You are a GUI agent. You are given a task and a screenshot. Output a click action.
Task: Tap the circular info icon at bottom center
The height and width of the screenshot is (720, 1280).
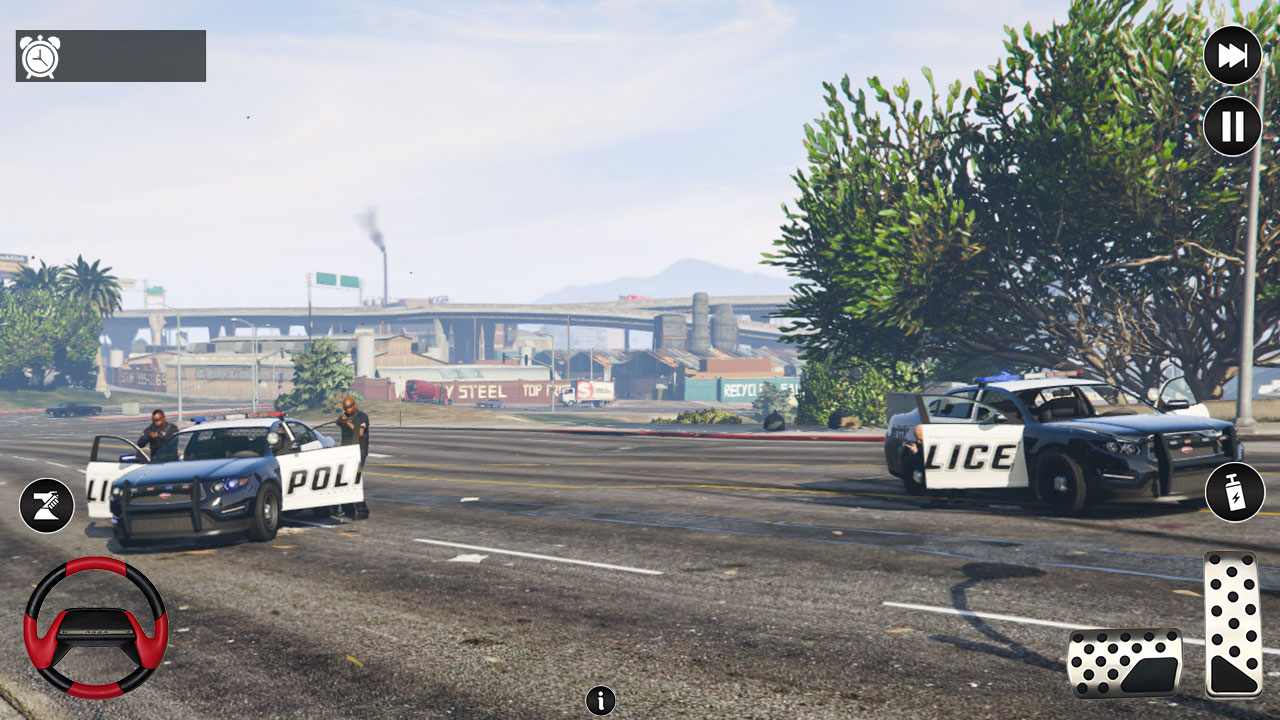[x=599, y=701]
